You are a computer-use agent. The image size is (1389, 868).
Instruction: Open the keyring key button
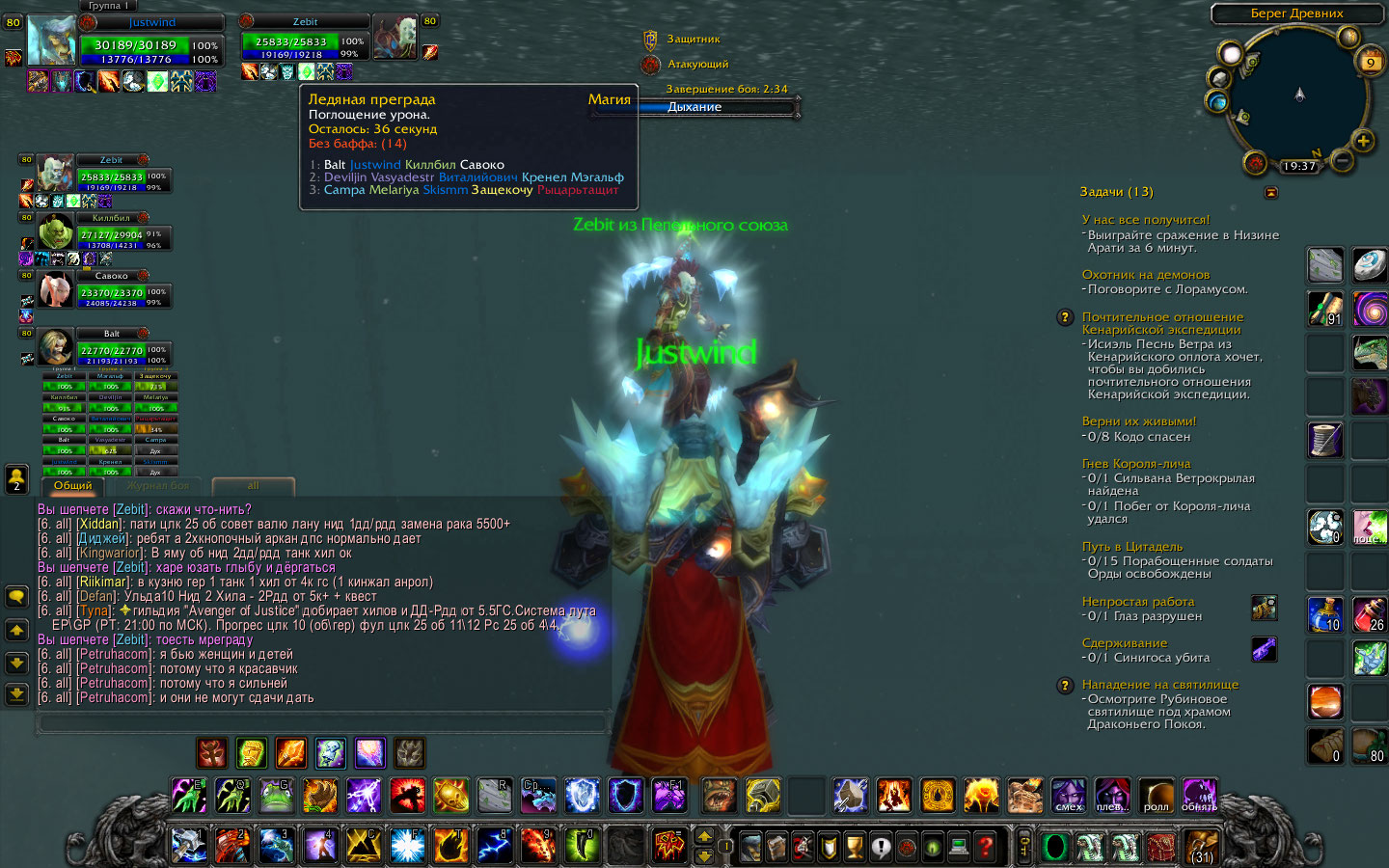[x=1024, y=847]
